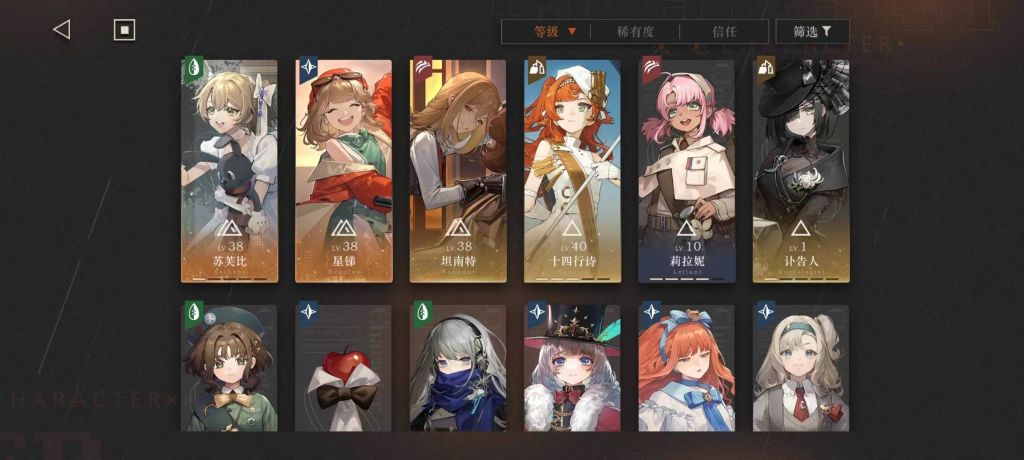Image resolution: width=1024 pixels, height=460 pixels.
Task: Tap the square home button
Action: pyautogui.click(x=124, y=30)
